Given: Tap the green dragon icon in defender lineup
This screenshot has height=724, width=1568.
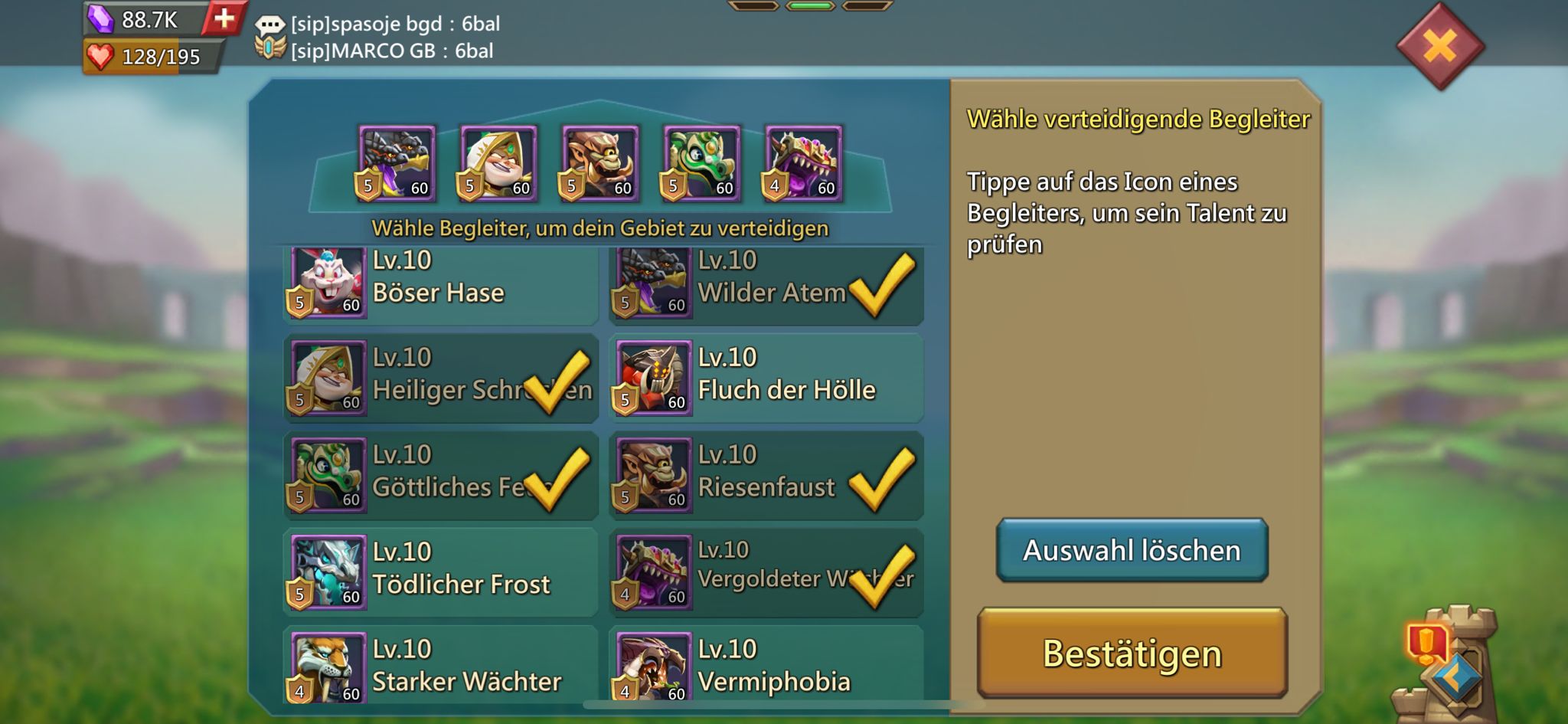Looking at the screenshot, I should pyautogui.click(x=702, y=163).
